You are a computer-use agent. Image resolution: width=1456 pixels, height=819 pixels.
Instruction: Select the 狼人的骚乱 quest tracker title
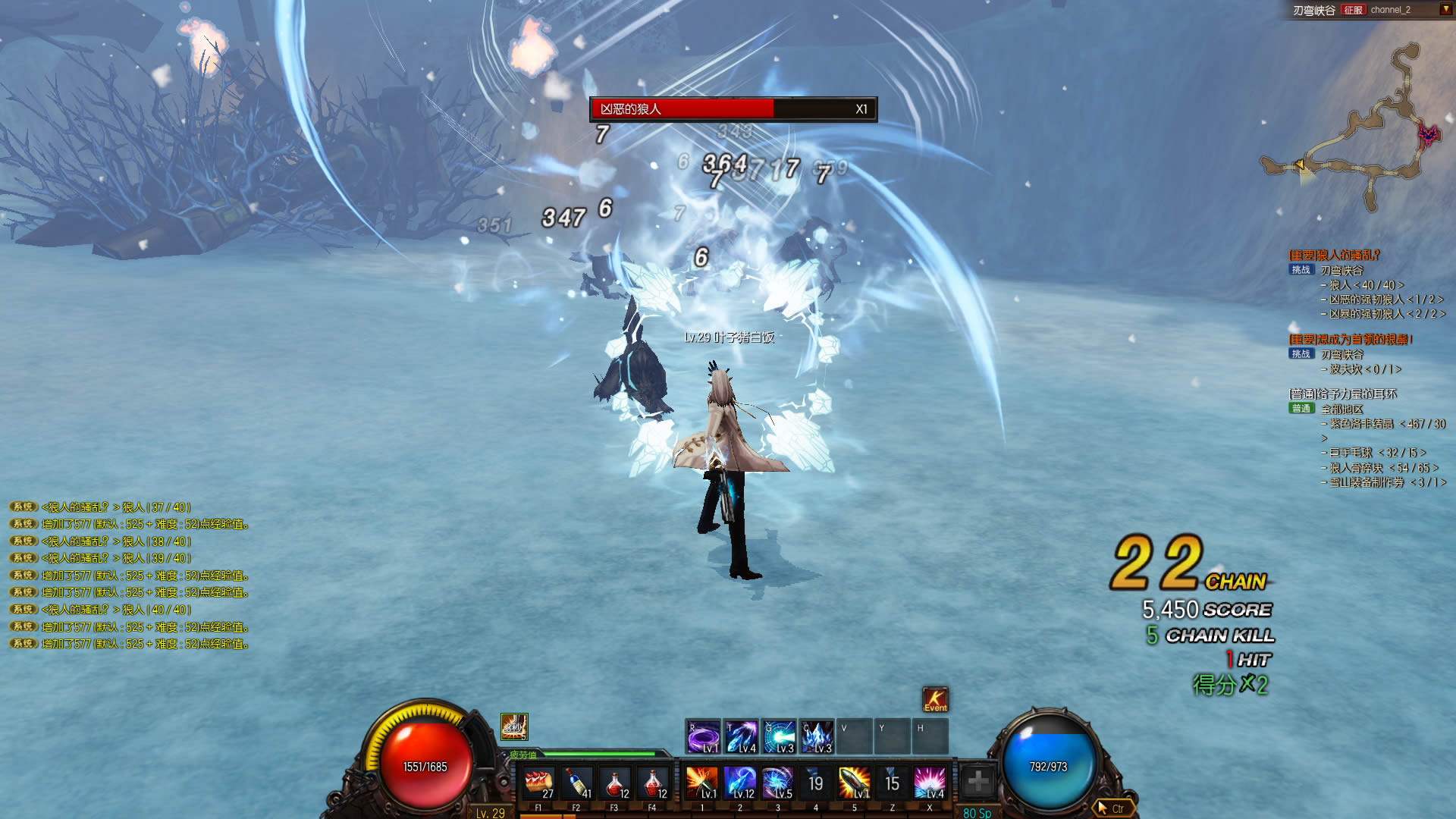(1334, 255)
